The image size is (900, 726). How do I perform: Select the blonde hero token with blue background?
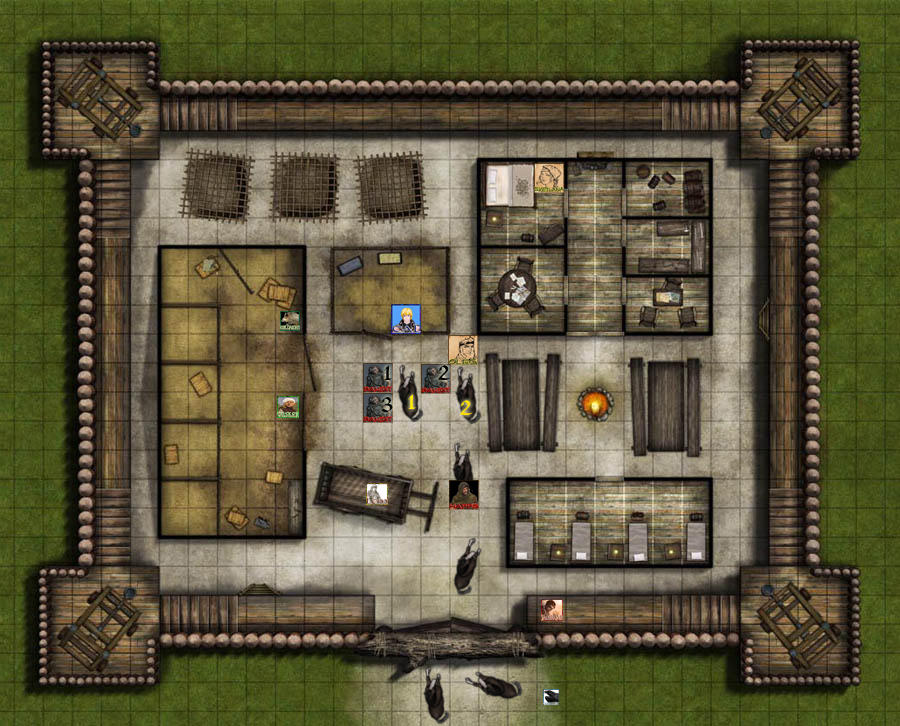[x=405, y=319]
